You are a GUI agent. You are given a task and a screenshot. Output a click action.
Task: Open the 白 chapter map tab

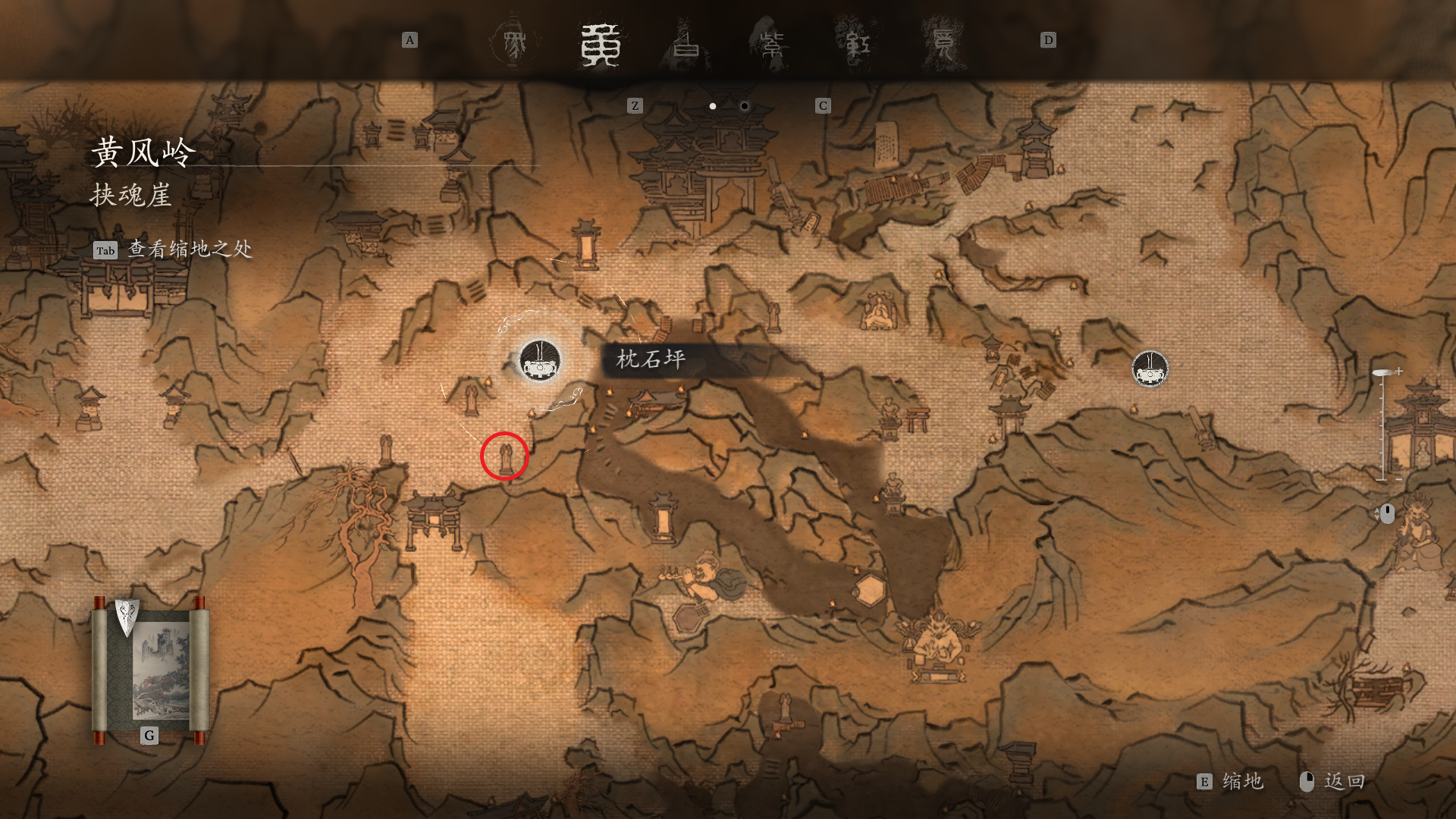point(687,44)
